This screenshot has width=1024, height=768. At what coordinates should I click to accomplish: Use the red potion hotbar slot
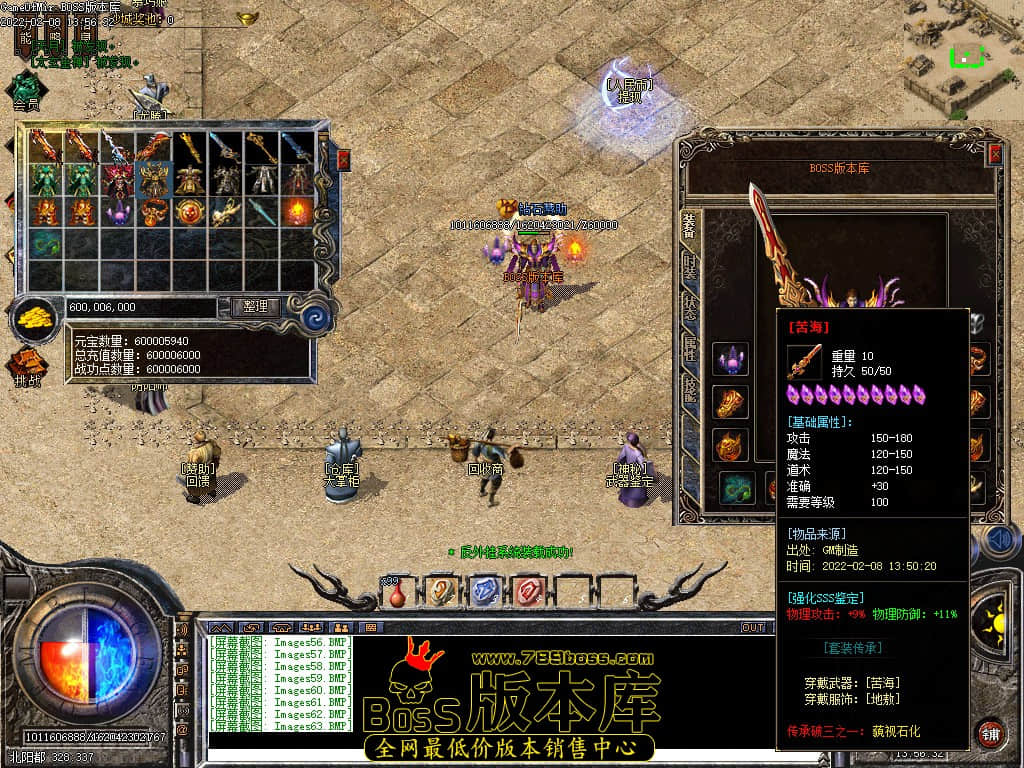pos(397,592)
